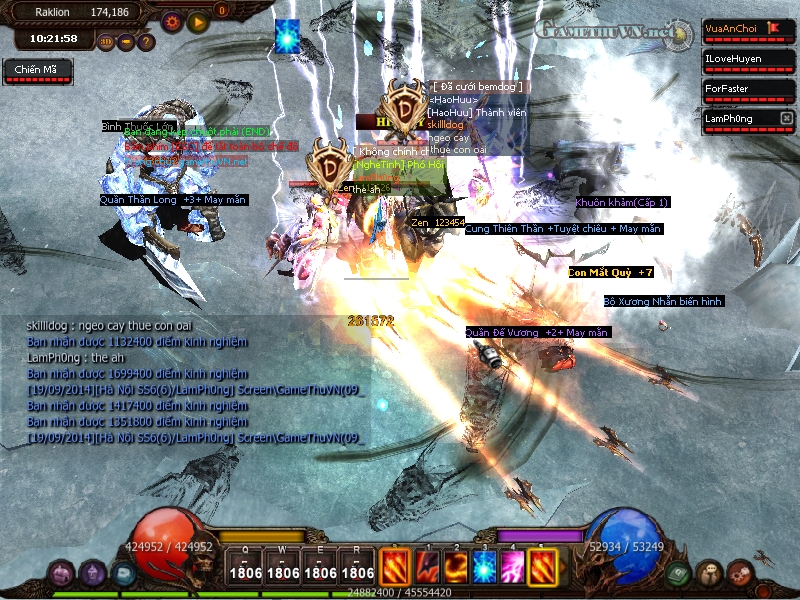Open the green book menu icon
This screenshot has width=800, height=600.
tap(677, 574)
